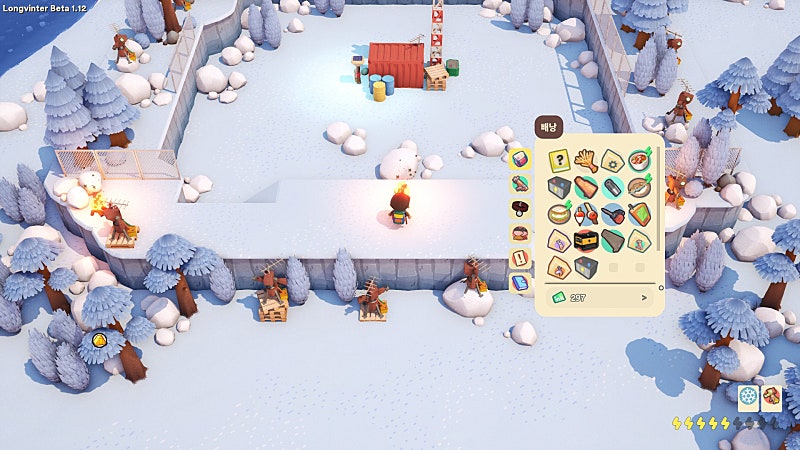Open the backpack inventory tab

coord(520,159)
